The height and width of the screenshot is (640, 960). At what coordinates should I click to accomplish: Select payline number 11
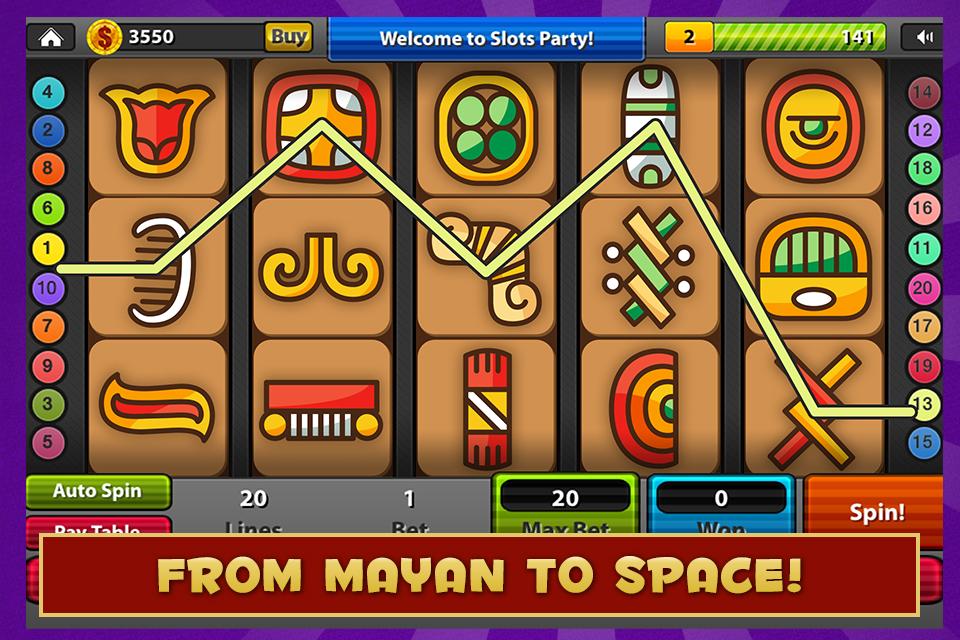click(924, 248)
